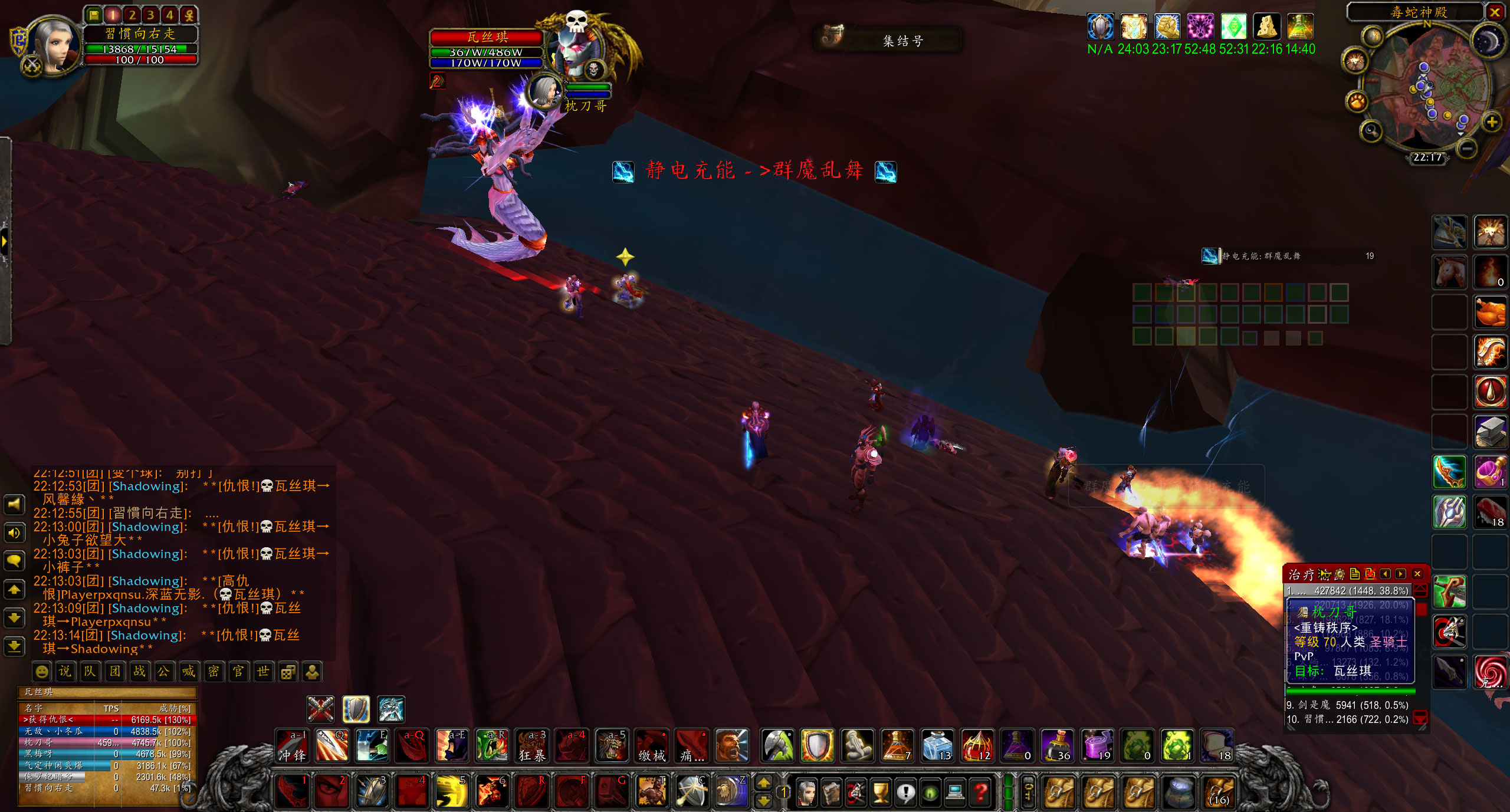Viewport: 1510px width, 812px height.
Task: Open the achievements trophy cup button
Action: coord(881,792)
